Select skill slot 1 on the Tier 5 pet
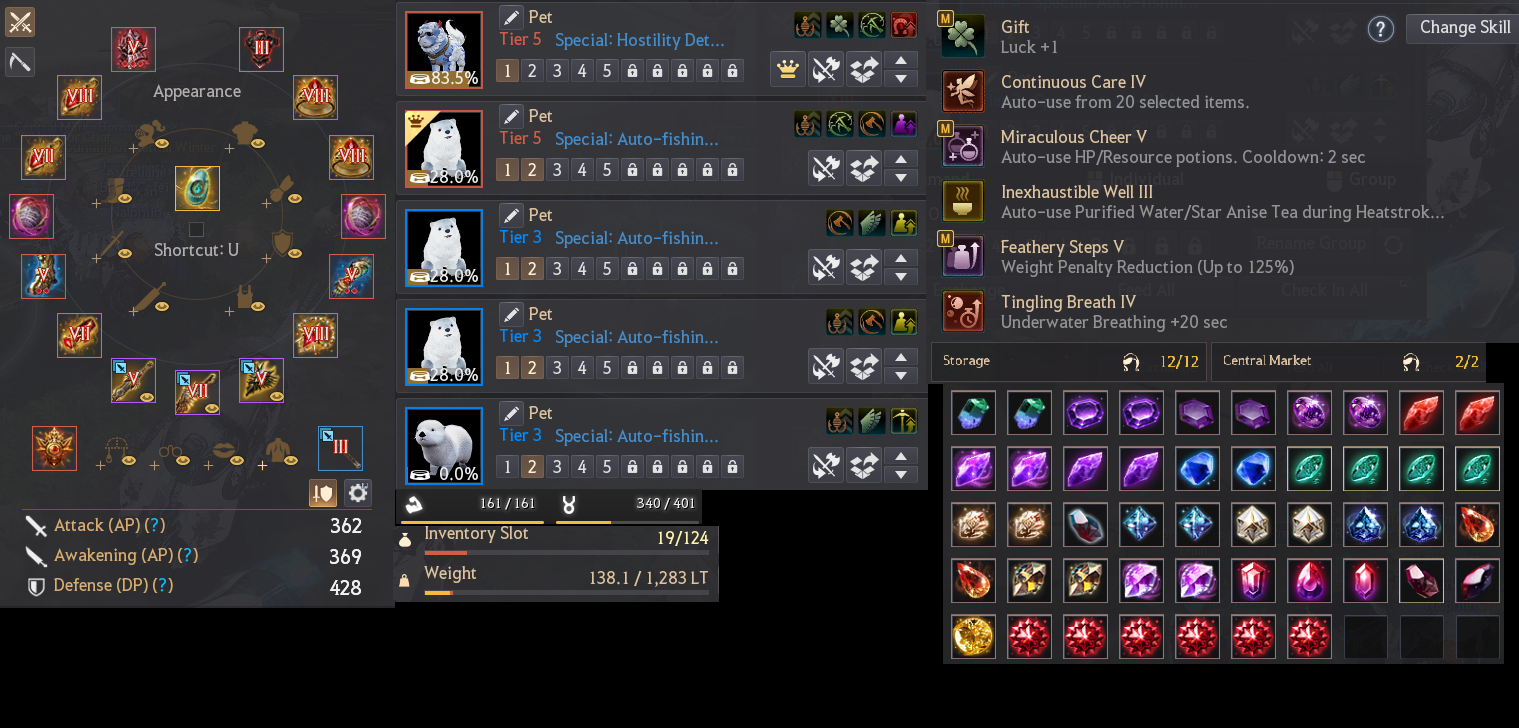The height and width of the screenshot is (728, 1519). [x=507, y=71]
